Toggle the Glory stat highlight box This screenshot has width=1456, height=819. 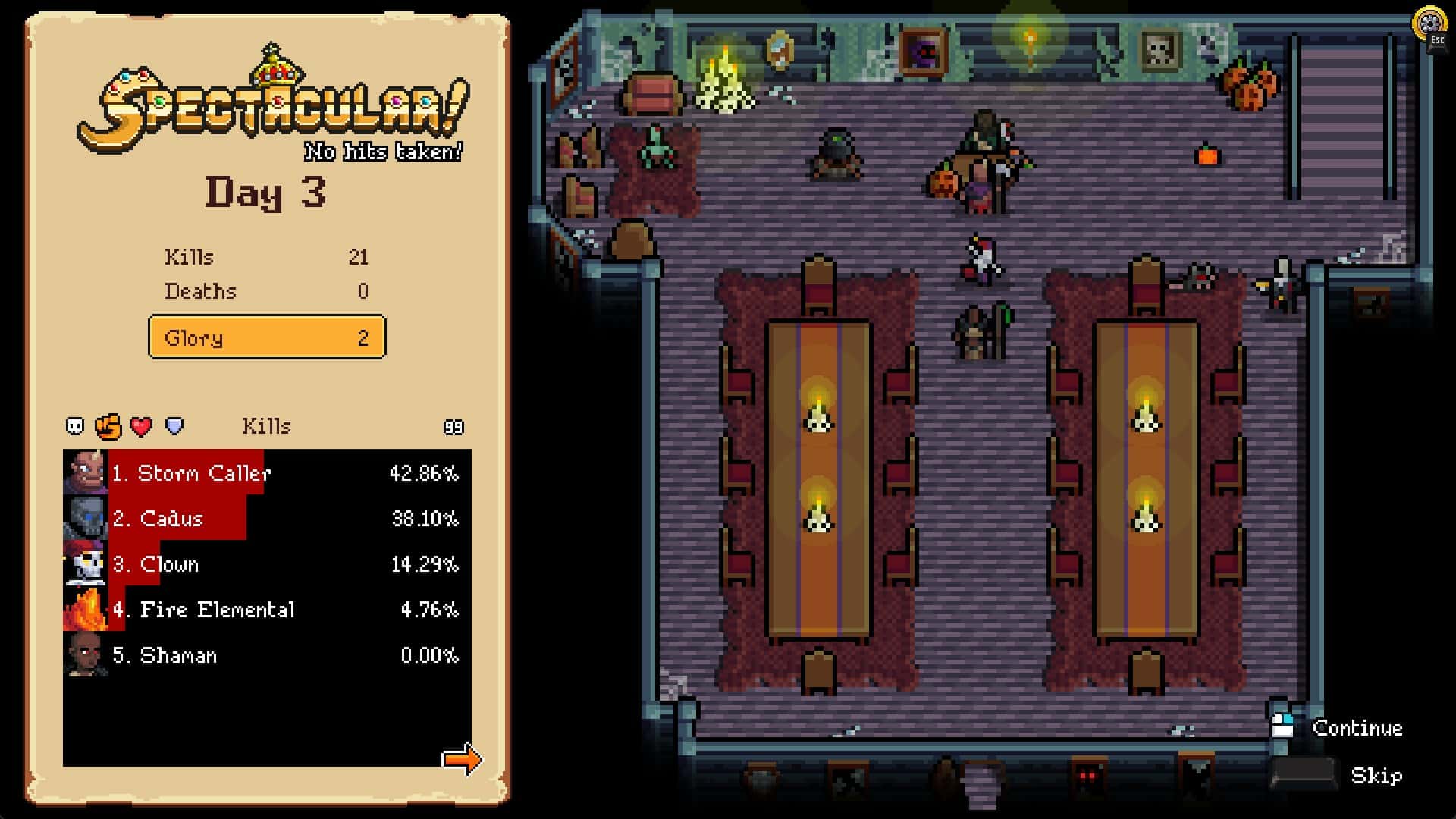pos(266,337)
